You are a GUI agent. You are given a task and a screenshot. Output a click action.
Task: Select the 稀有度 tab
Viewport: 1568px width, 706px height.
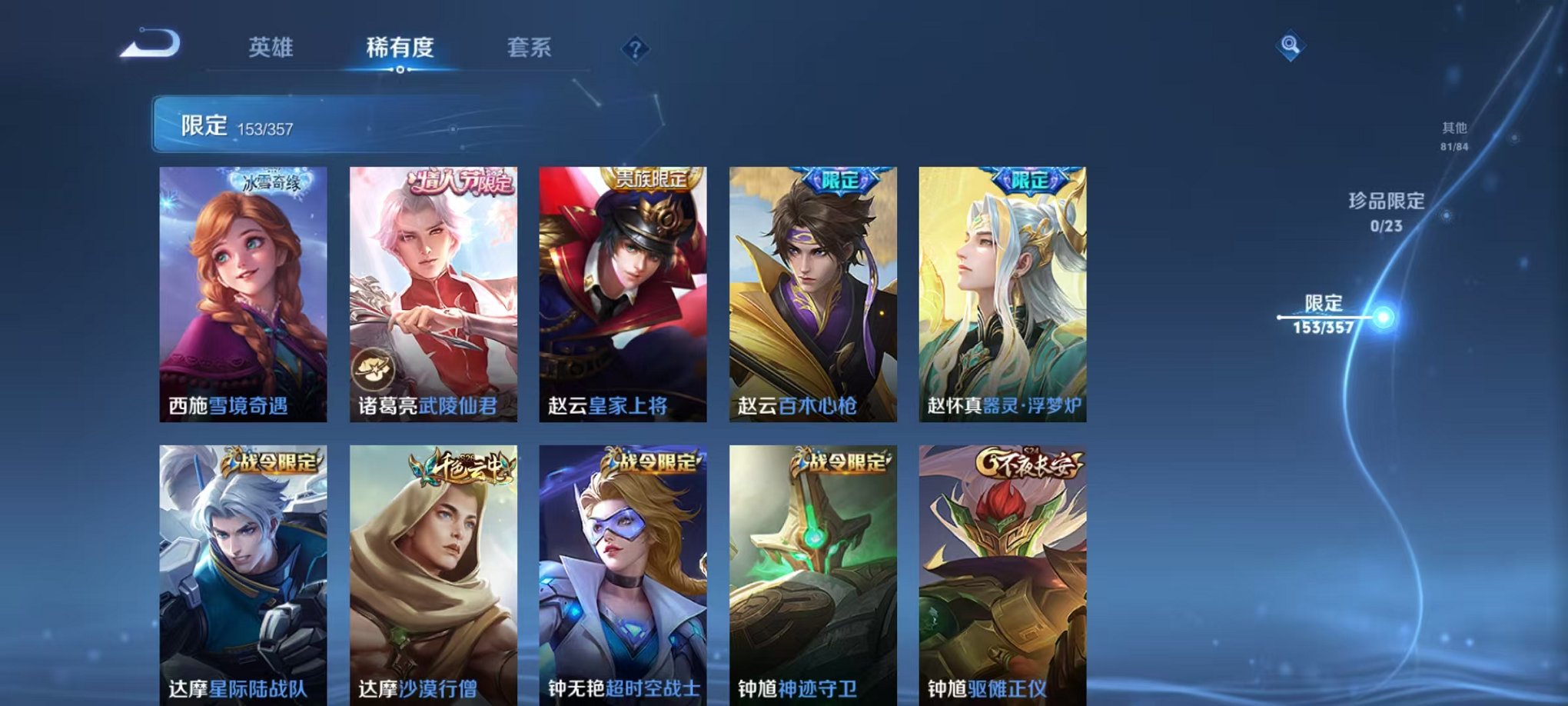click(x=402, y=48)
